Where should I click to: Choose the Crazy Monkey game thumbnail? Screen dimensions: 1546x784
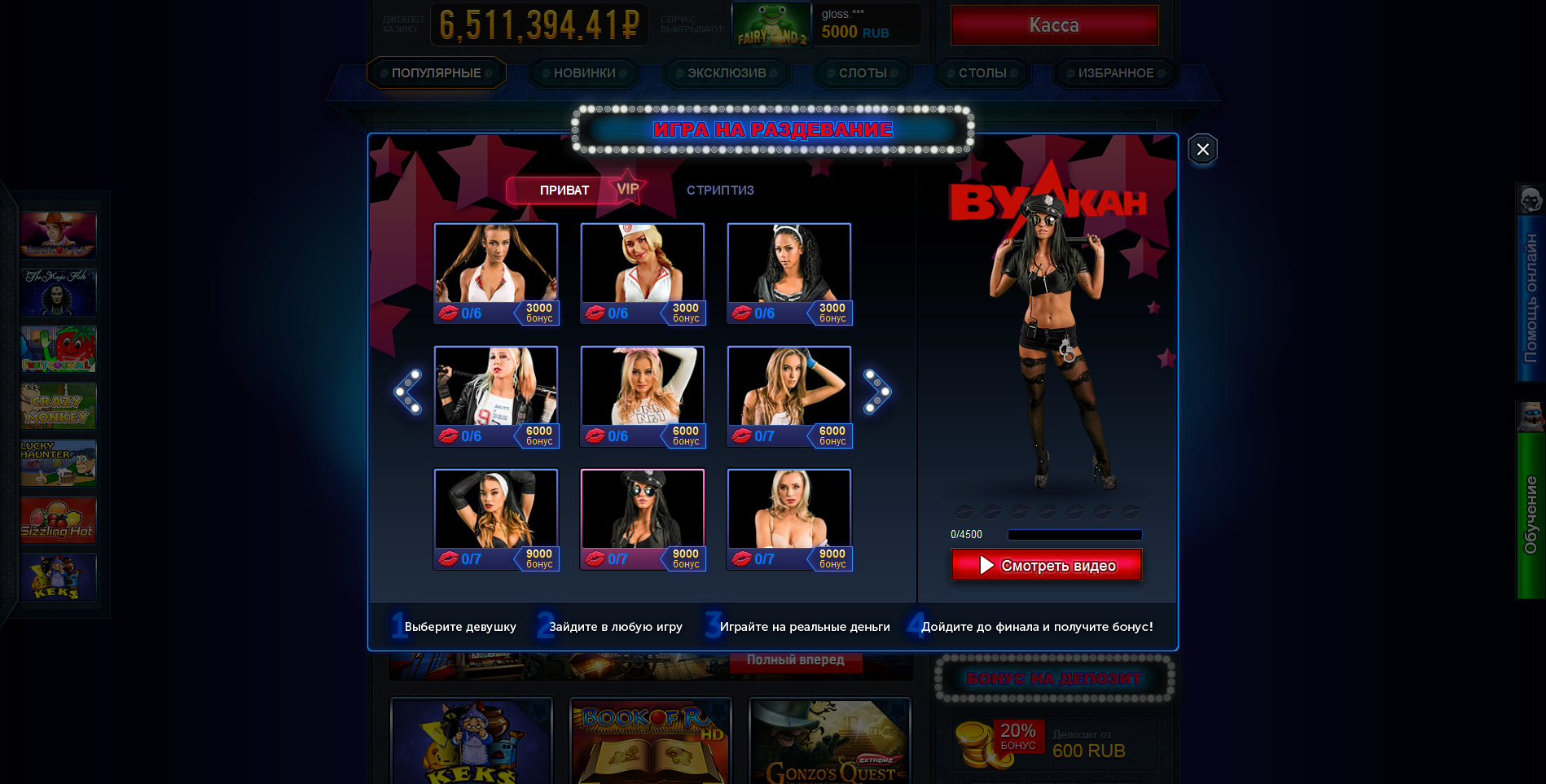tap(58, 406)
